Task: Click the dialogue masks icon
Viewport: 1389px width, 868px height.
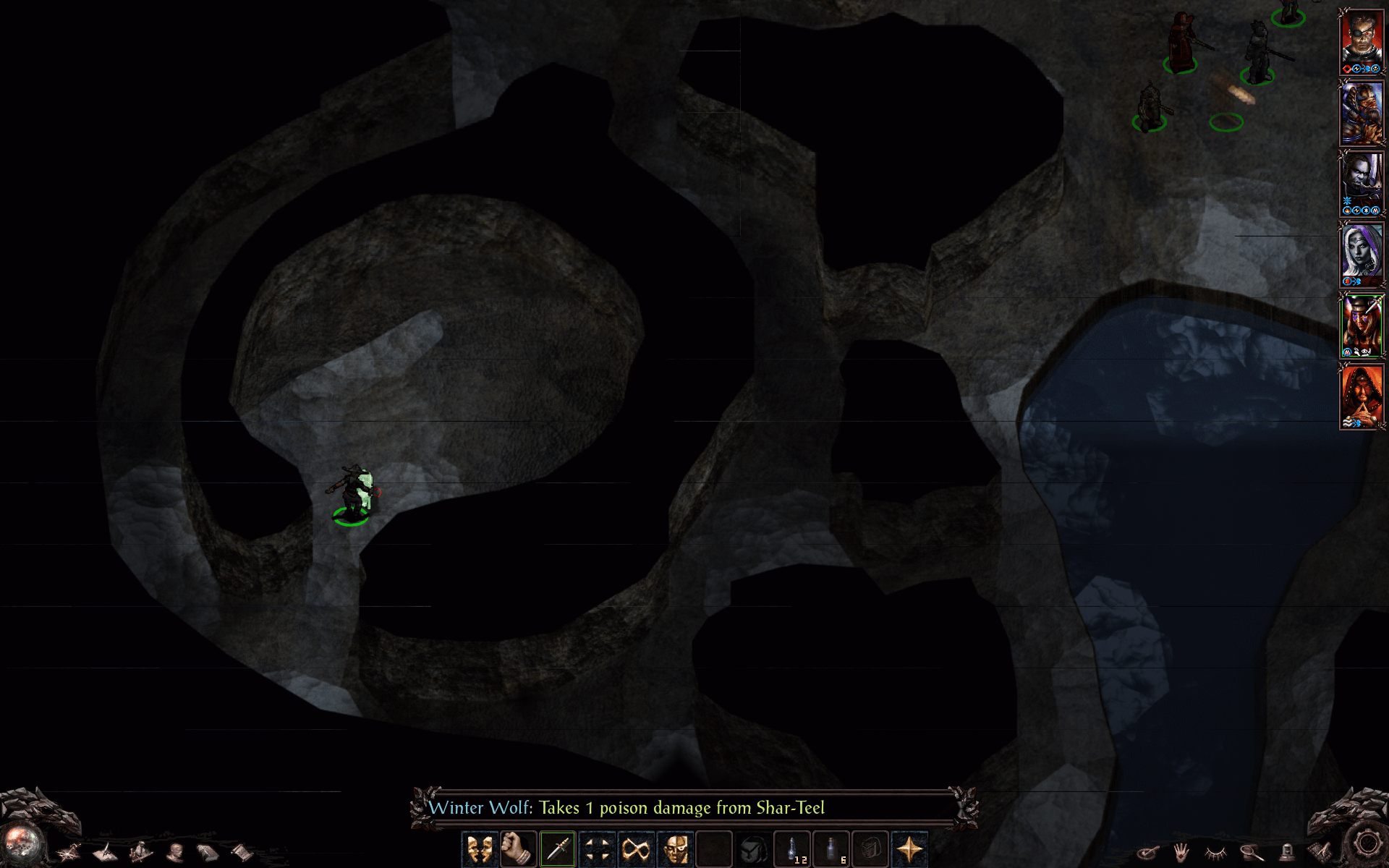Action: 478,848
